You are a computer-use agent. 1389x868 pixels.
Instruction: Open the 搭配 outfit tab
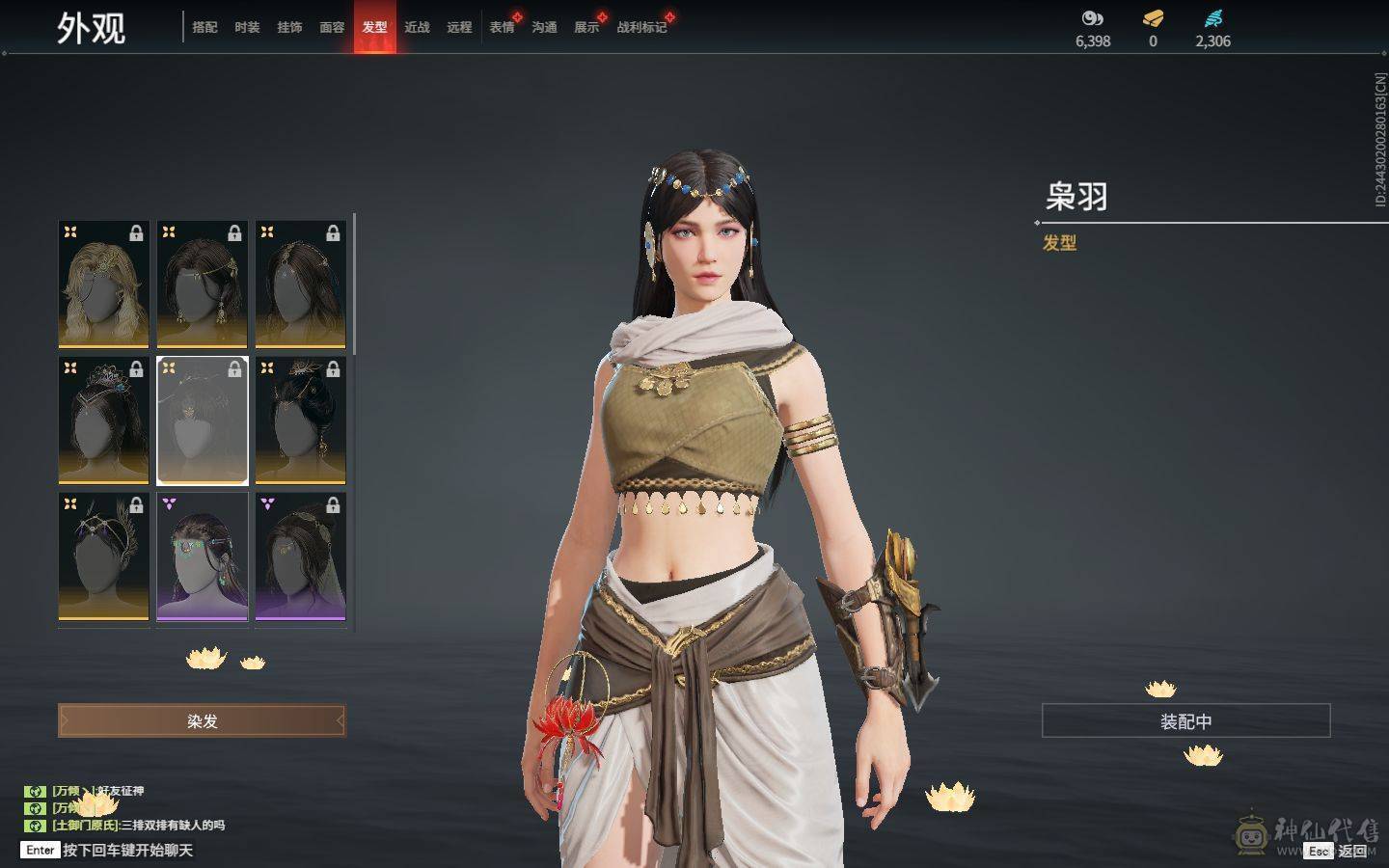(204, 27)
